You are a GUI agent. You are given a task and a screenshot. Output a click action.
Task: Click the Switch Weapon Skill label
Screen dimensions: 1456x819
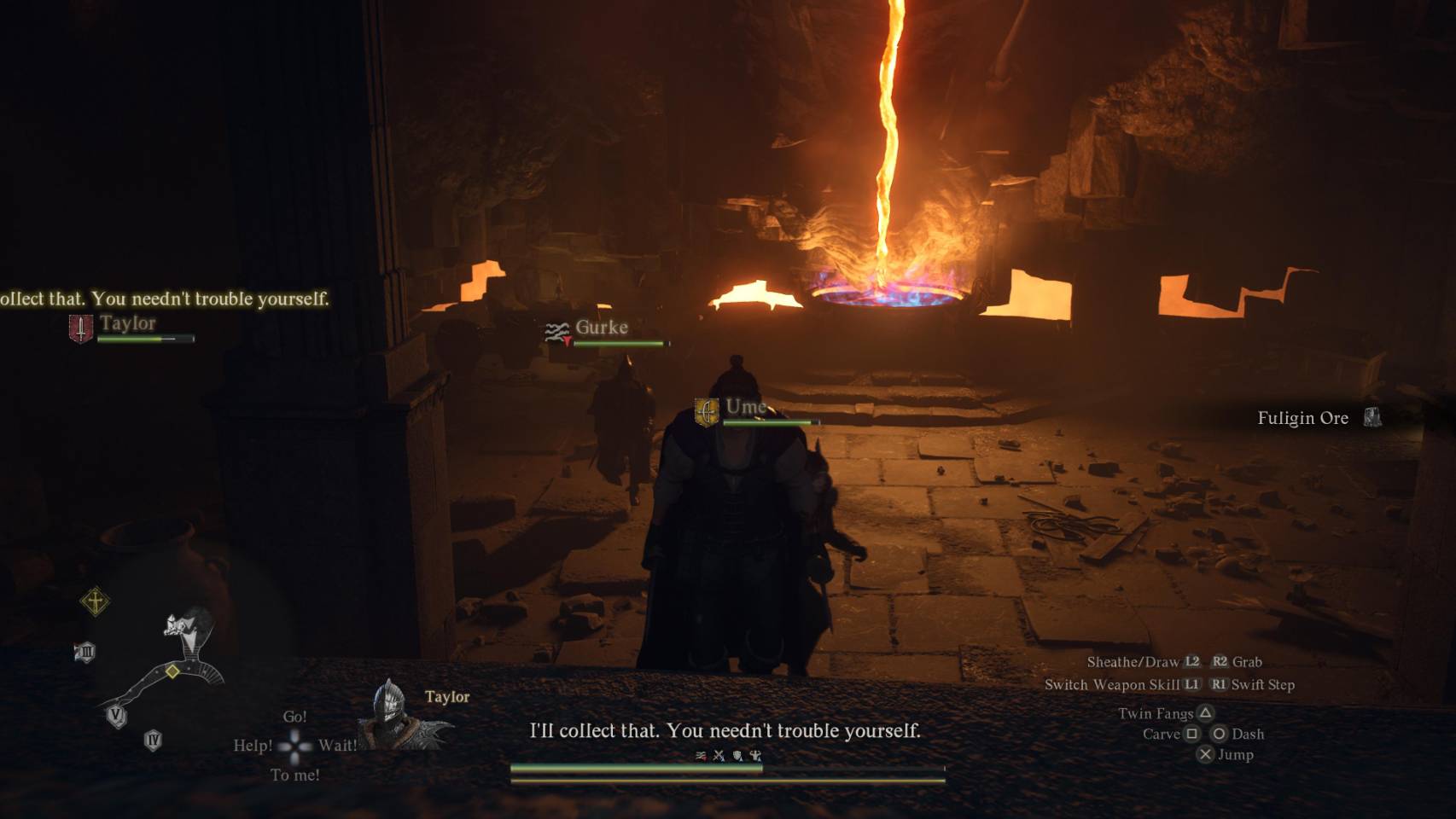click(x=1112, y=684)
